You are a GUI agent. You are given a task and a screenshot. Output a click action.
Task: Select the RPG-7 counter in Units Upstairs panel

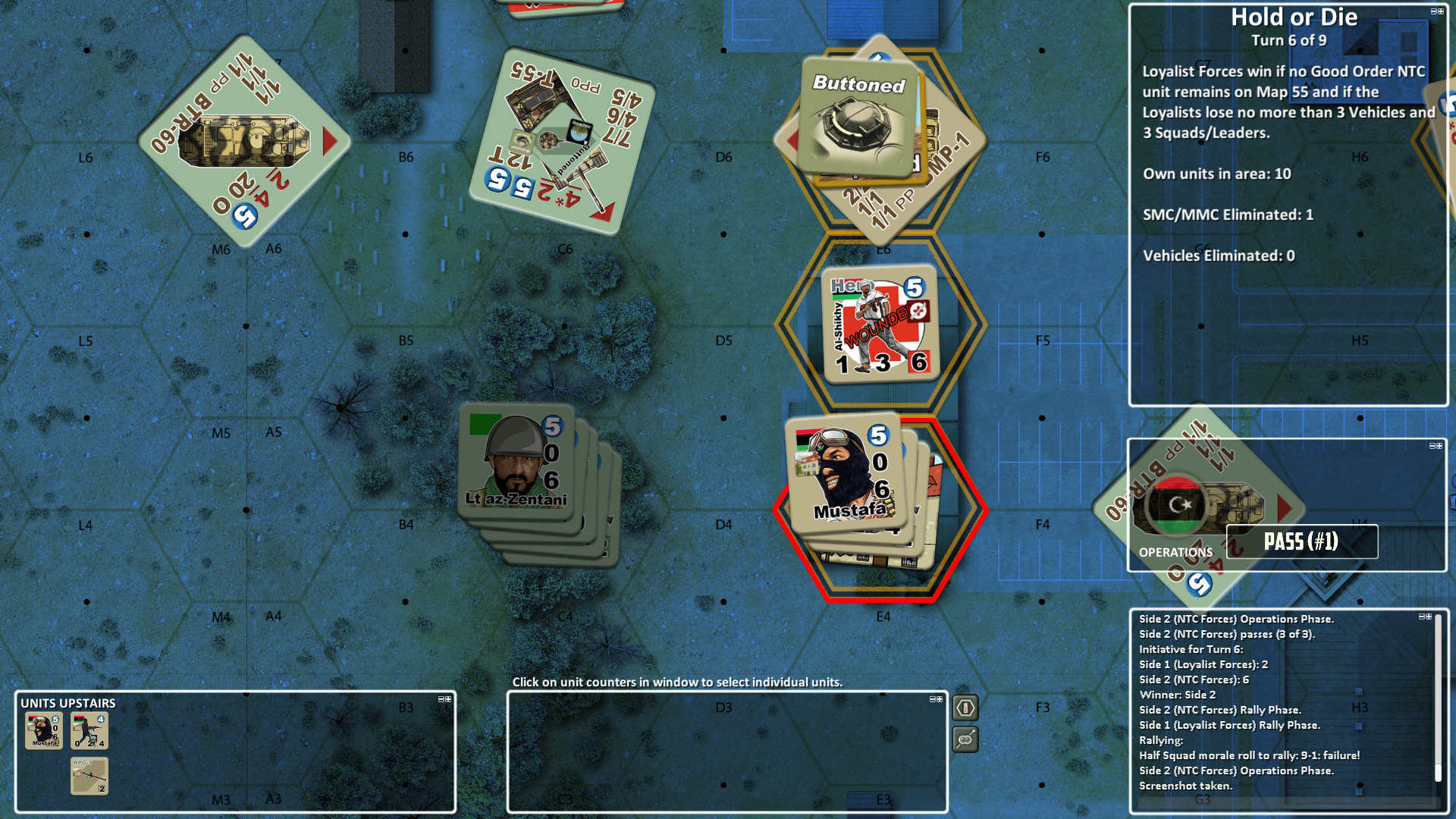pyautogui.click(x=91, y=775)
